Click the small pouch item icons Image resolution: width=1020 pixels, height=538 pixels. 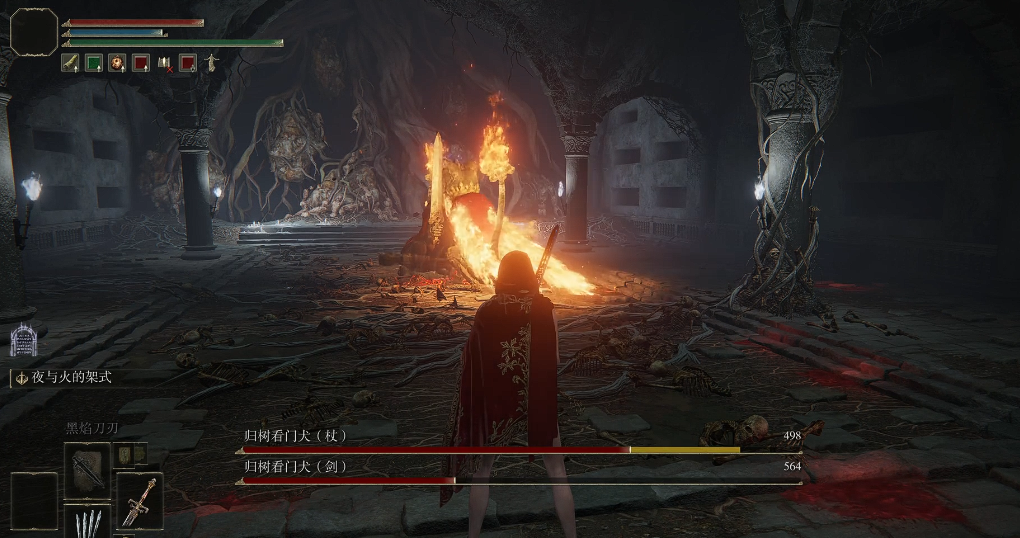pyautogui.click(x=132, y=454)
